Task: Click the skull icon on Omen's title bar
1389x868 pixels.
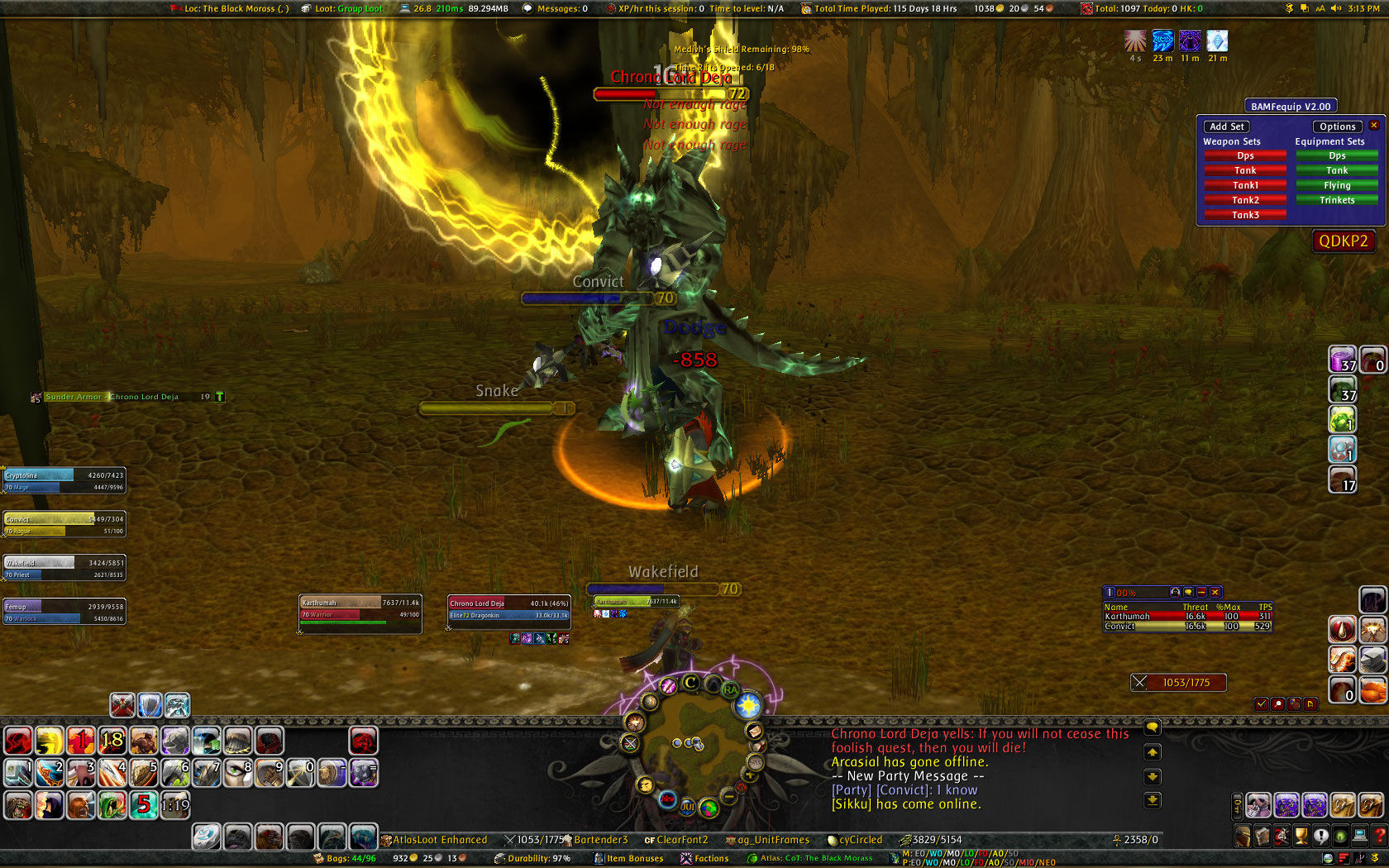Action: pyautogui.click(x=1175, y=593)
